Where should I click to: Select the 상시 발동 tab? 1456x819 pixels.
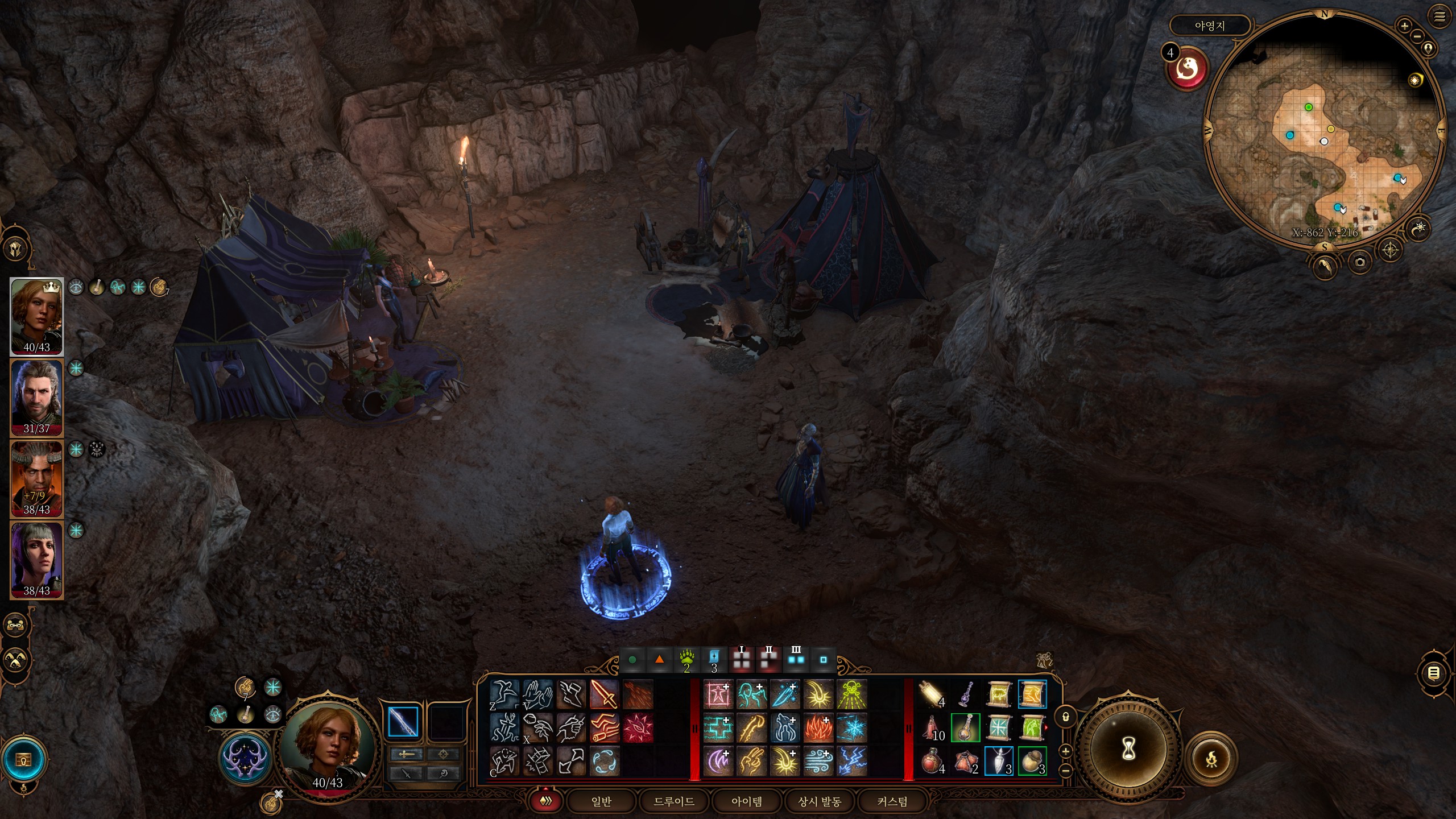820,801
